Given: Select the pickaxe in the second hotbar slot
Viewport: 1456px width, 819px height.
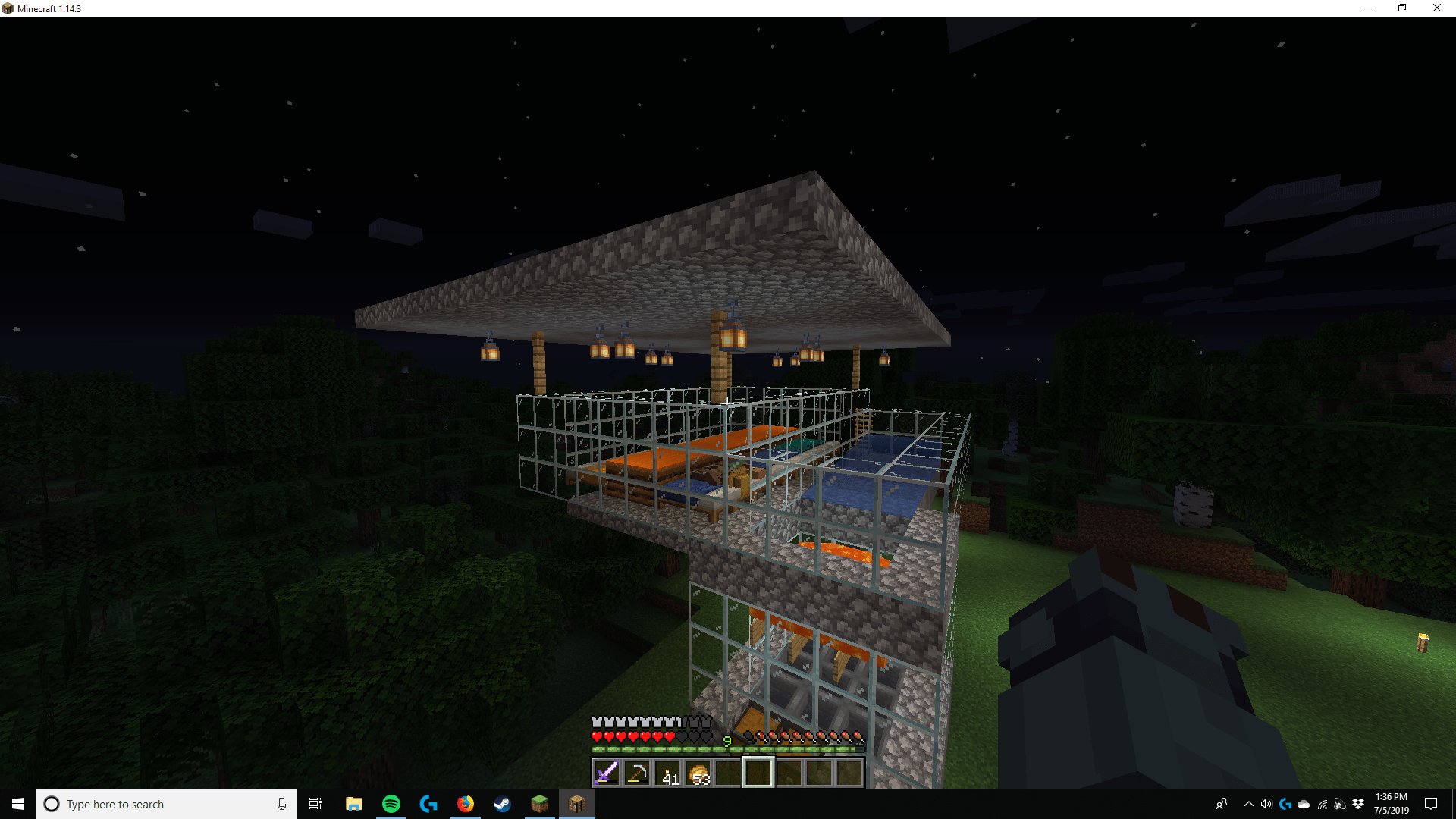Looking at the screenshot, I should coord(638,771).
